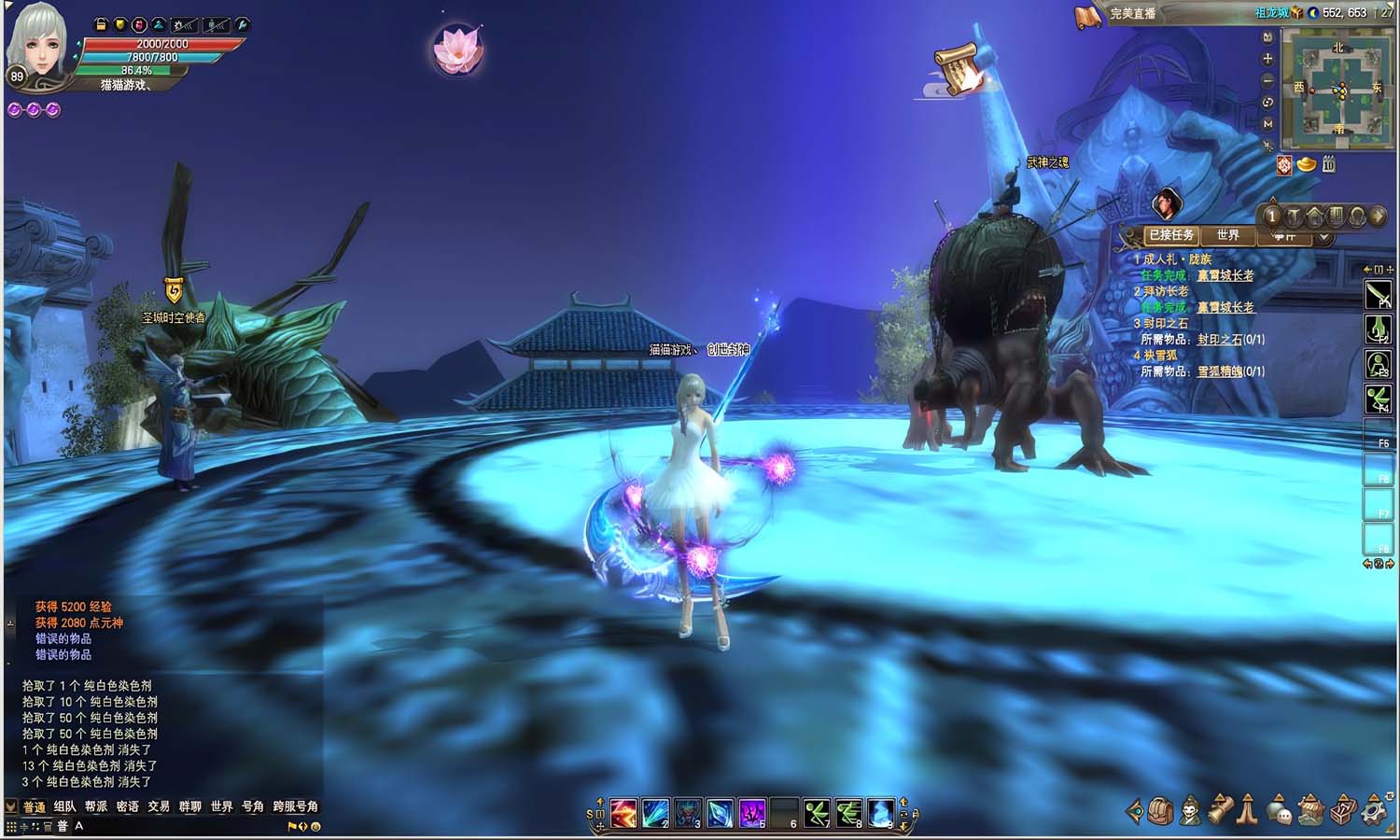Image resolution: width=1400 pixels, height=840 pixels.
Task: Open the speech bubble social menu
Action: 1280,811
